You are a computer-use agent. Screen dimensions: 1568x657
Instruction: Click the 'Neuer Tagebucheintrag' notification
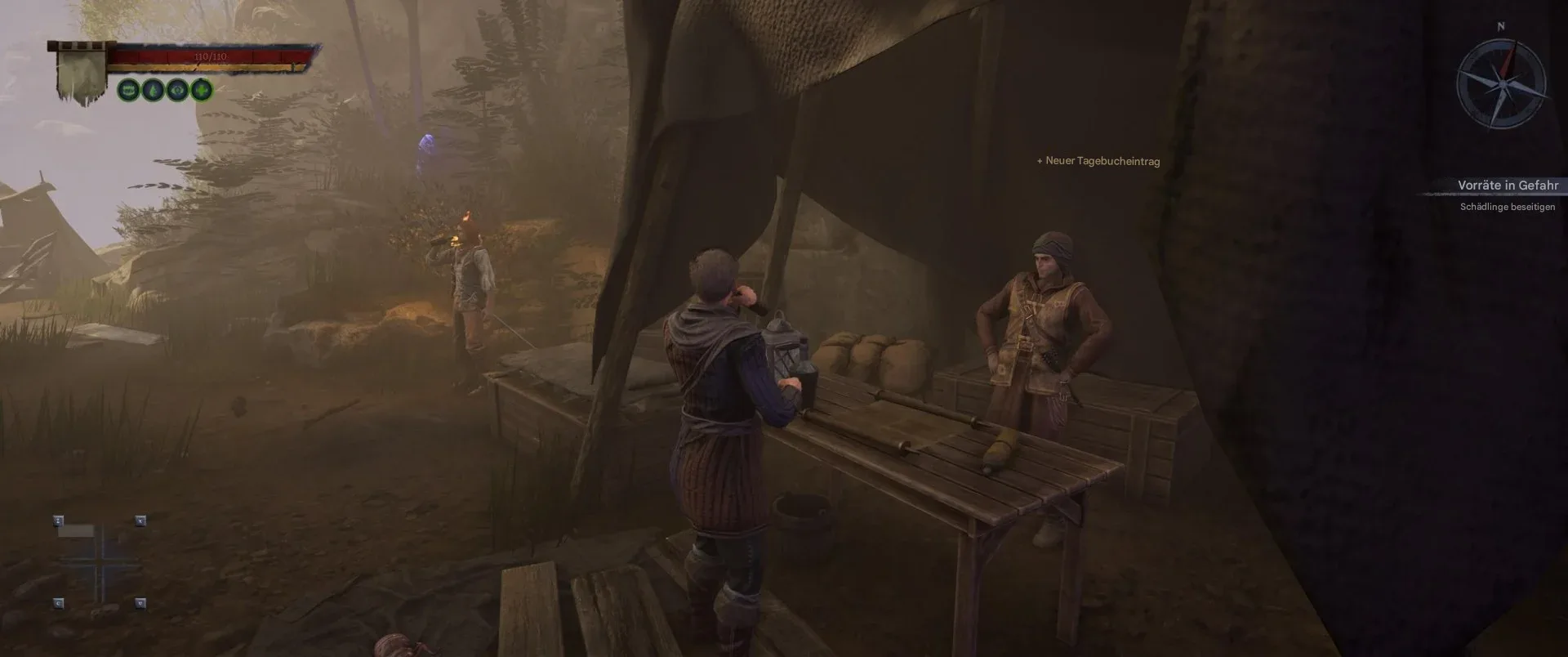click(1098, 161)
